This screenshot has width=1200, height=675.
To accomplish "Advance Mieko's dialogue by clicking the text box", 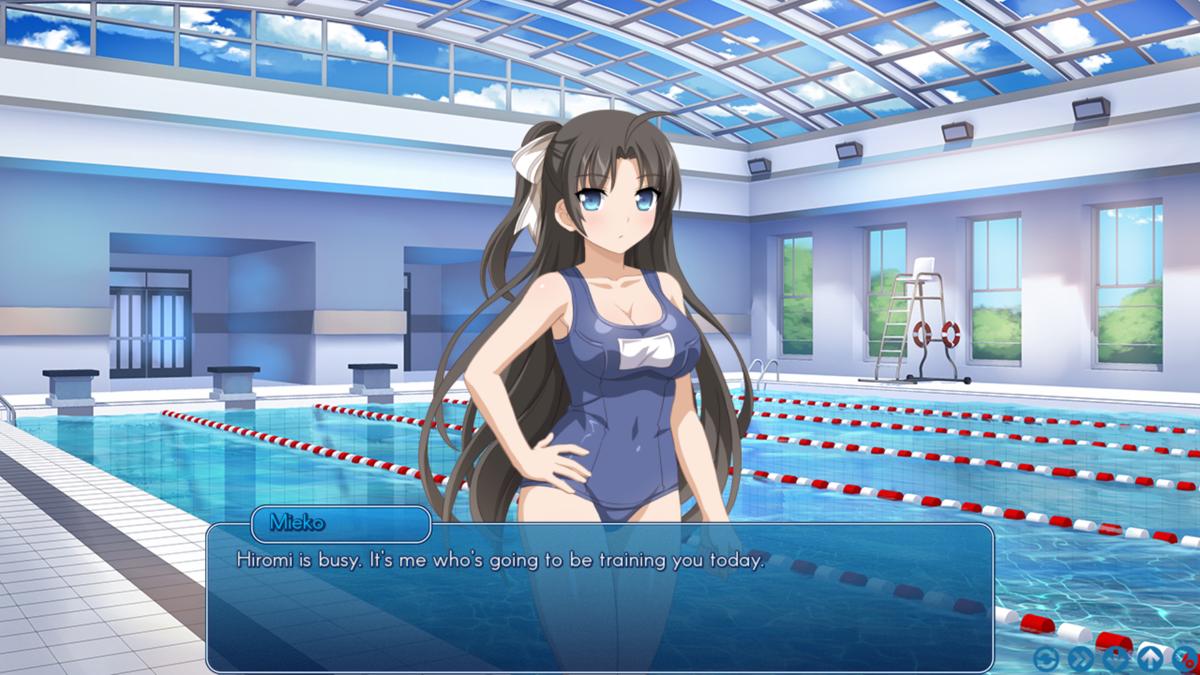I will (x=600, y=600).
